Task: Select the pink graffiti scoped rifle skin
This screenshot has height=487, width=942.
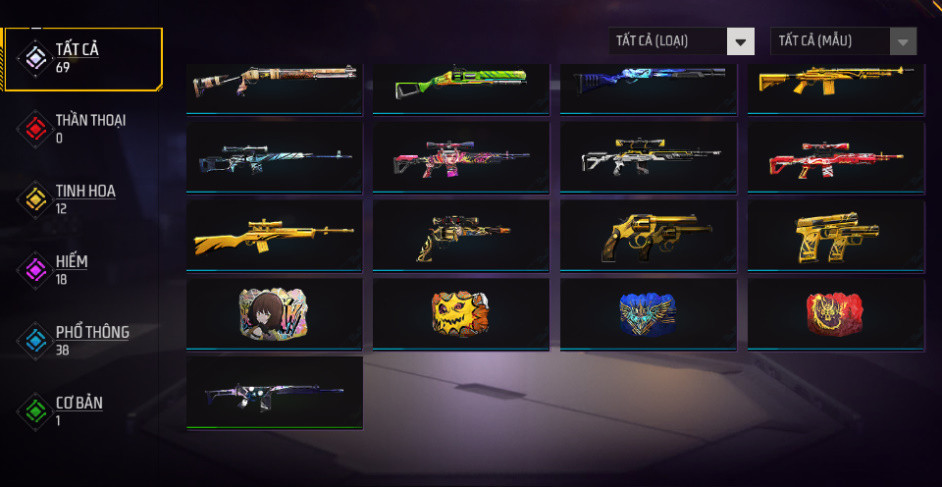Action: (461, 157)
